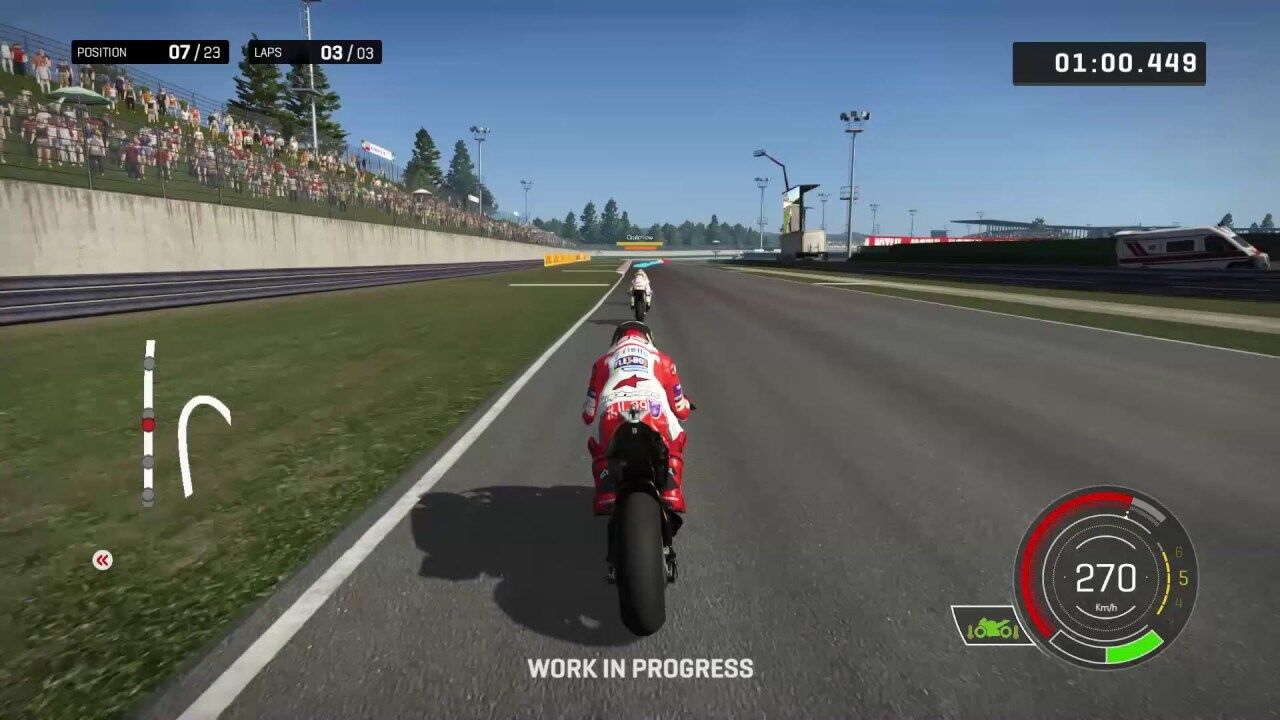
Task: Open the upcoming corner track indicator
Action: pos(202,443)
